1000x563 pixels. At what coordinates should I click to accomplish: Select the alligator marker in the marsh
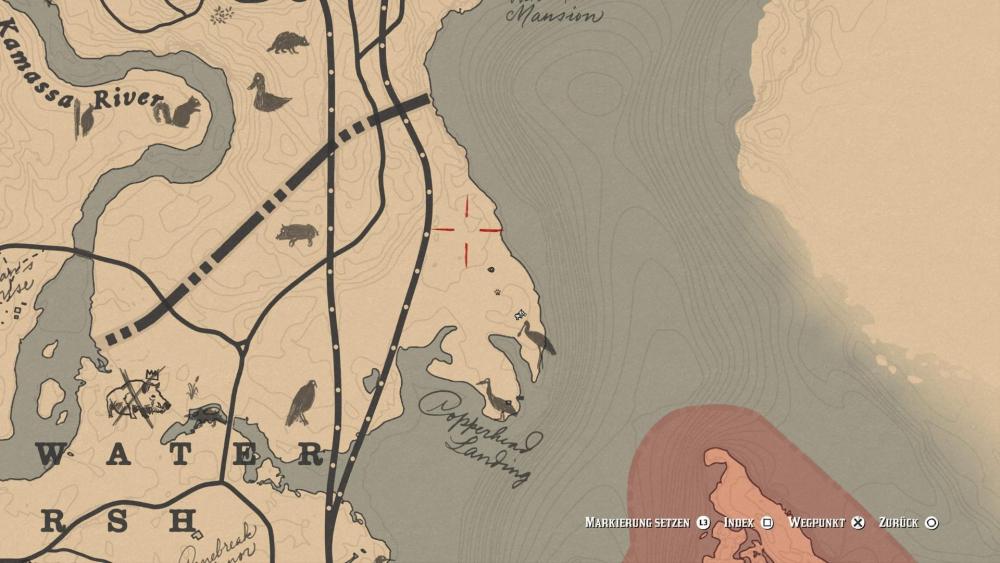[x=207, y=413]
